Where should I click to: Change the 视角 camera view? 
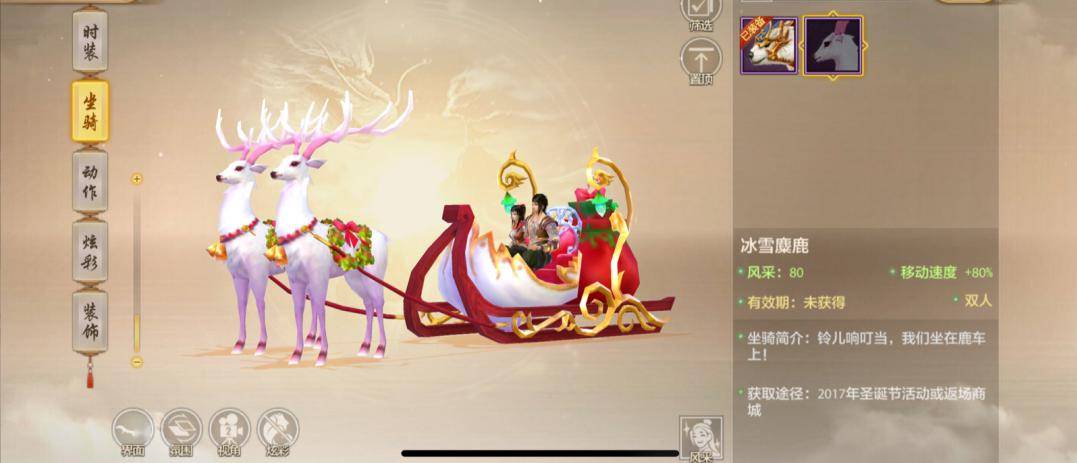(x=229, y=432)
